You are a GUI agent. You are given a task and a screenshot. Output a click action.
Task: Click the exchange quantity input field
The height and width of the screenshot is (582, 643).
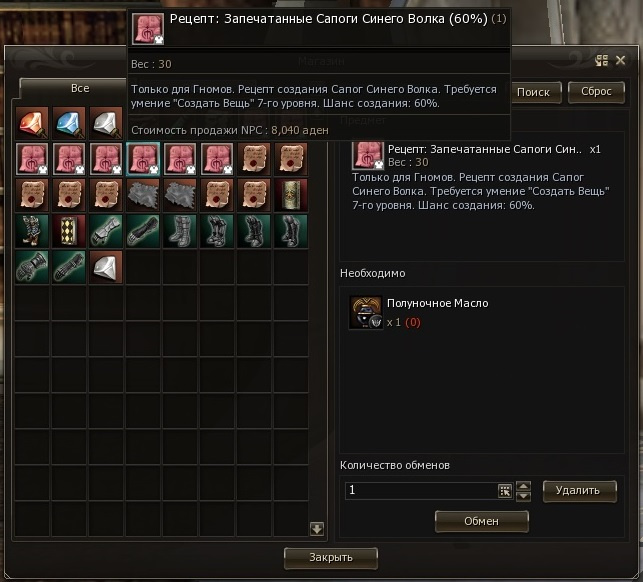(x=420, y=491)
